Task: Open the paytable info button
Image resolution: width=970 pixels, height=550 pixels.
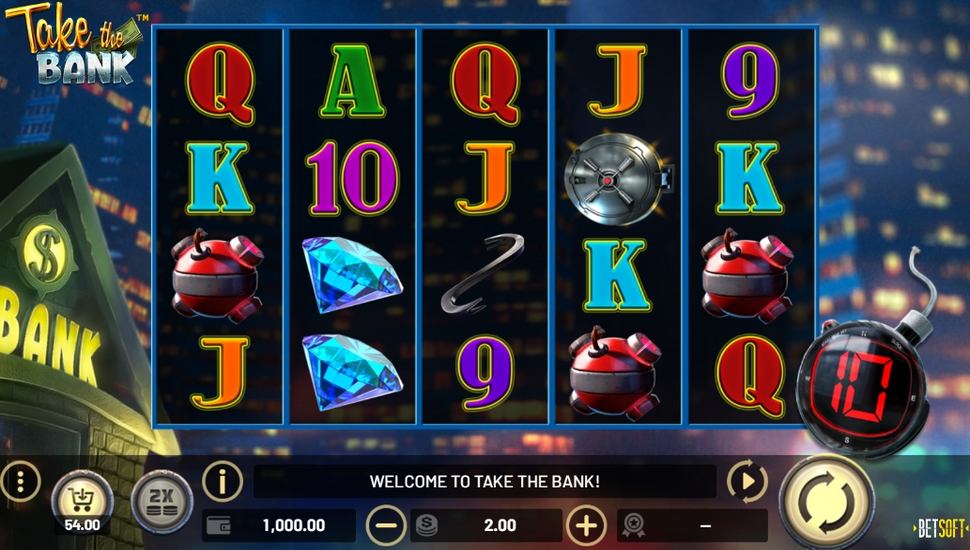Action: pos(222,482)
